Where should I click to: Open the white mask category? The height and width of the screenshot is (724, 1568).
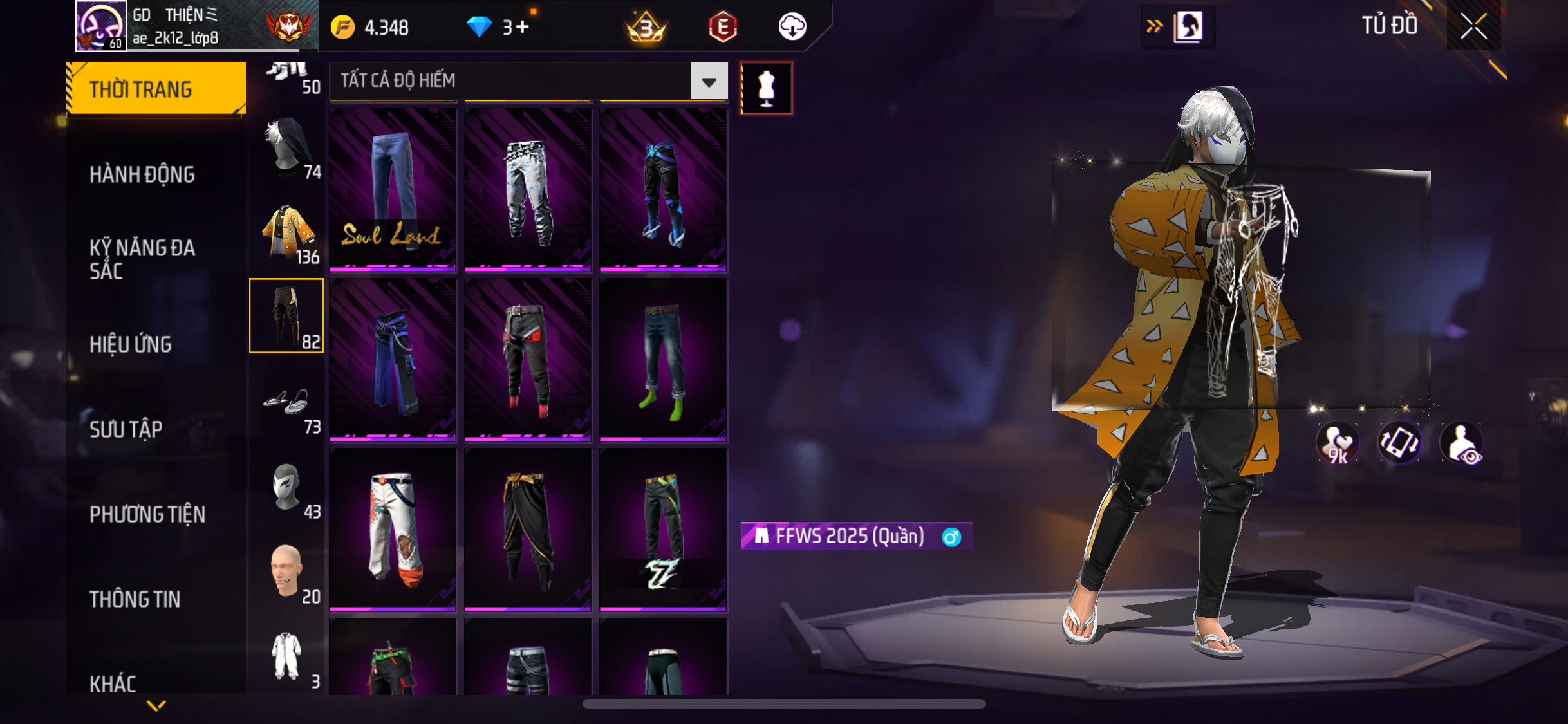click(x=287, y=488)
